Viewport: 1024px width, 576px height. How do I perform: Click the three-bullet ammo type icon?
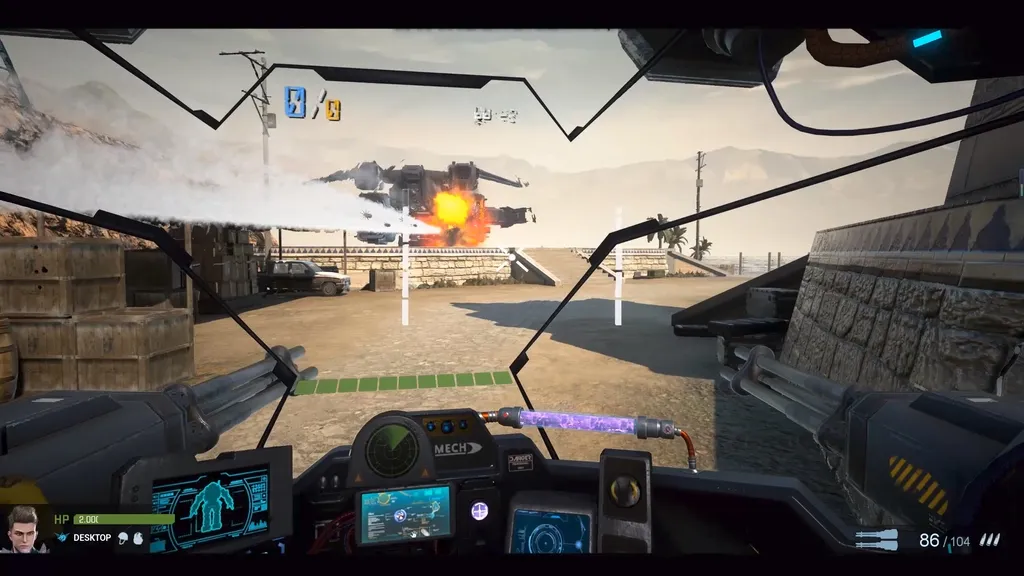point(988,540)
